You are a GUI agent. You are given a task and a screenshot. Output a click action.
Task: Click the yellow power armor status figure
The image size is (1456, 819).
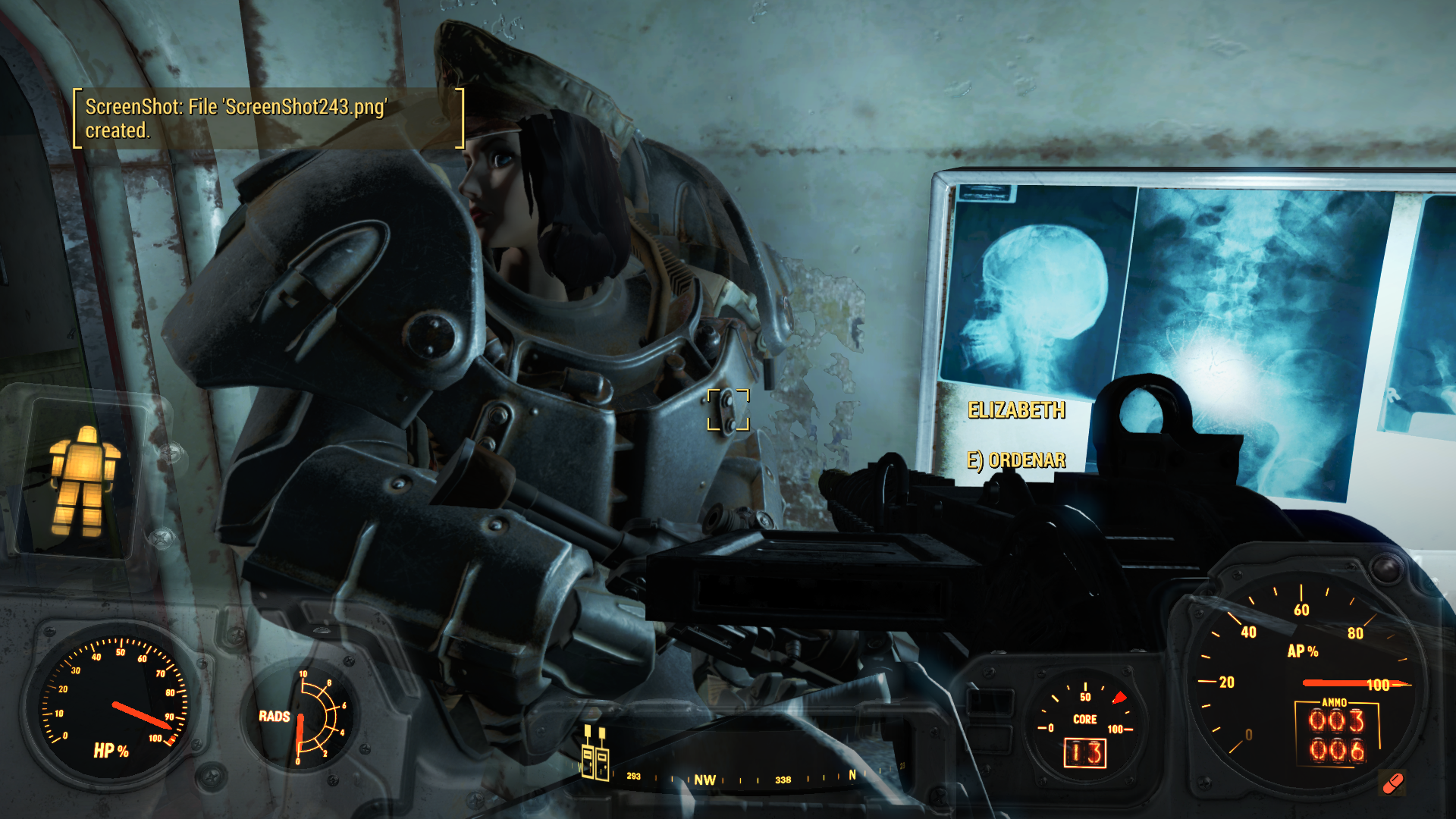pos(83,481)
